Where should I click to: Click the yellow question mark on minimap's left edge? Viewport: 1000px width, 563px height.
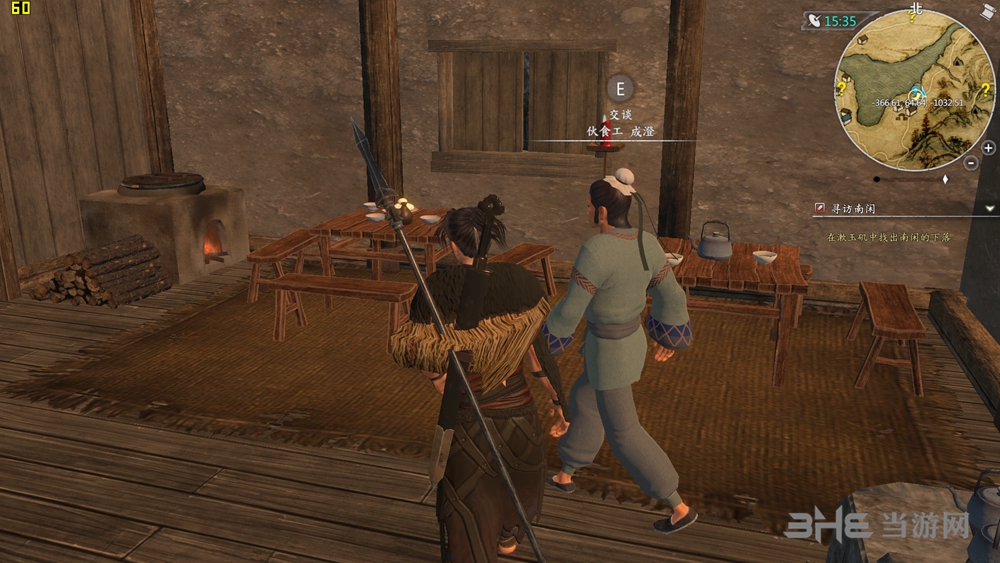843,88
